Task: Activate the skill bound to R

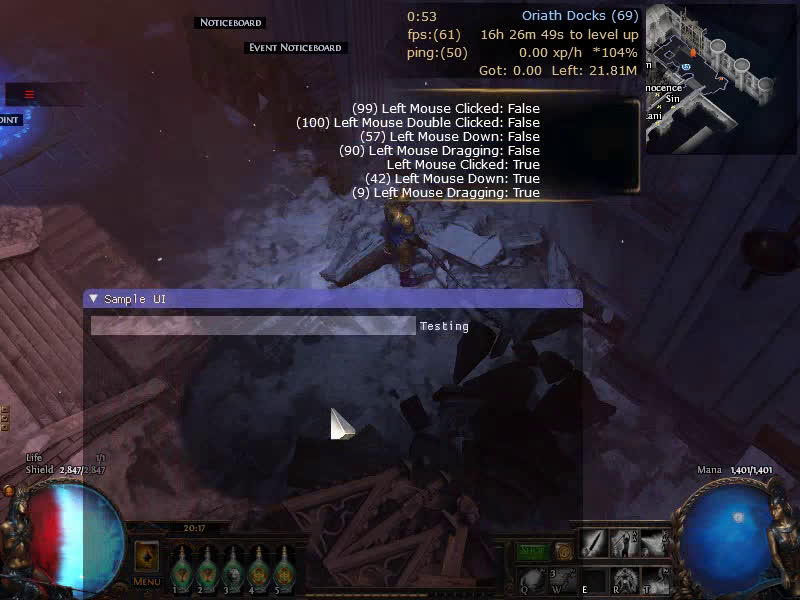Action: 627,579
